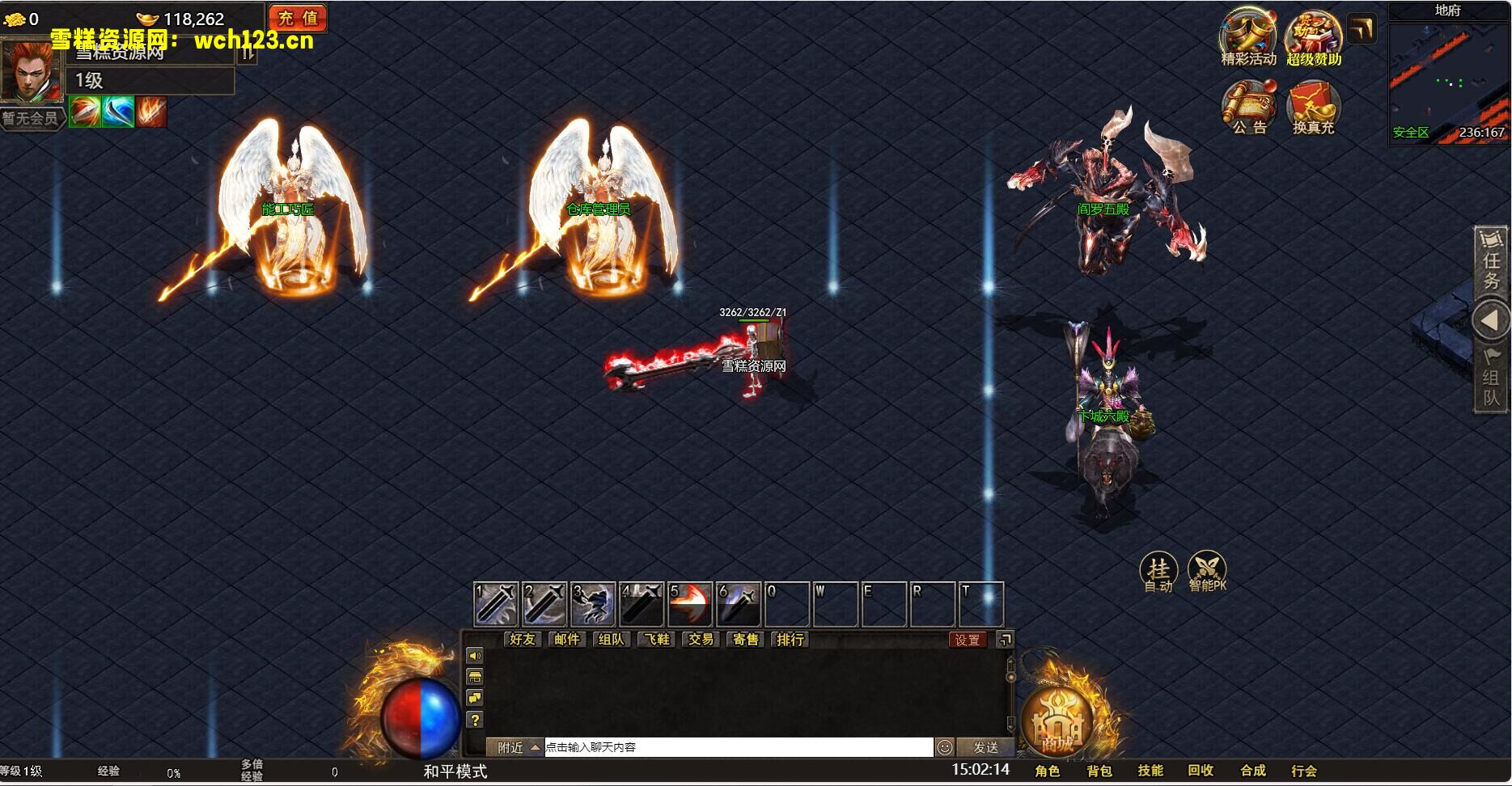The image size is (1512, 786).
Task: Open the 邮件 mail tab
Action: click(567, 640)
